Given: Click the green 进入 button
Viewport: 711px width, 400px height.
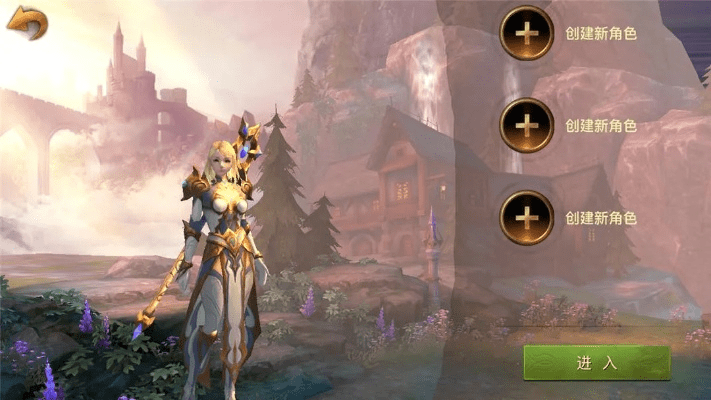Looking at the screenshot, I should click(597, 363).
